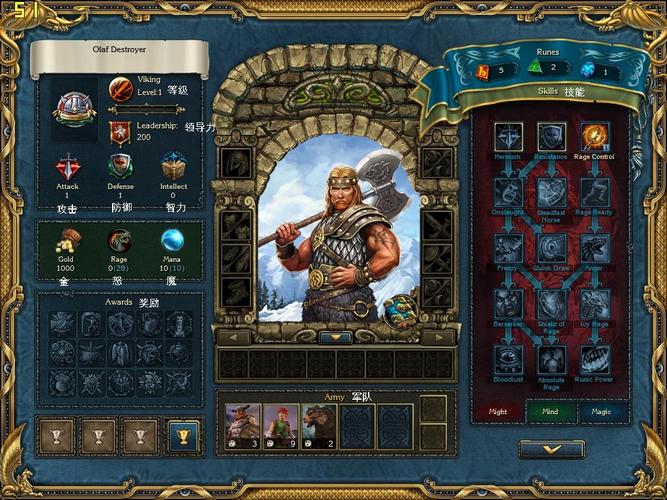Click the viking unit with 3 troops

pyautogui.click(x=243, y=424)
